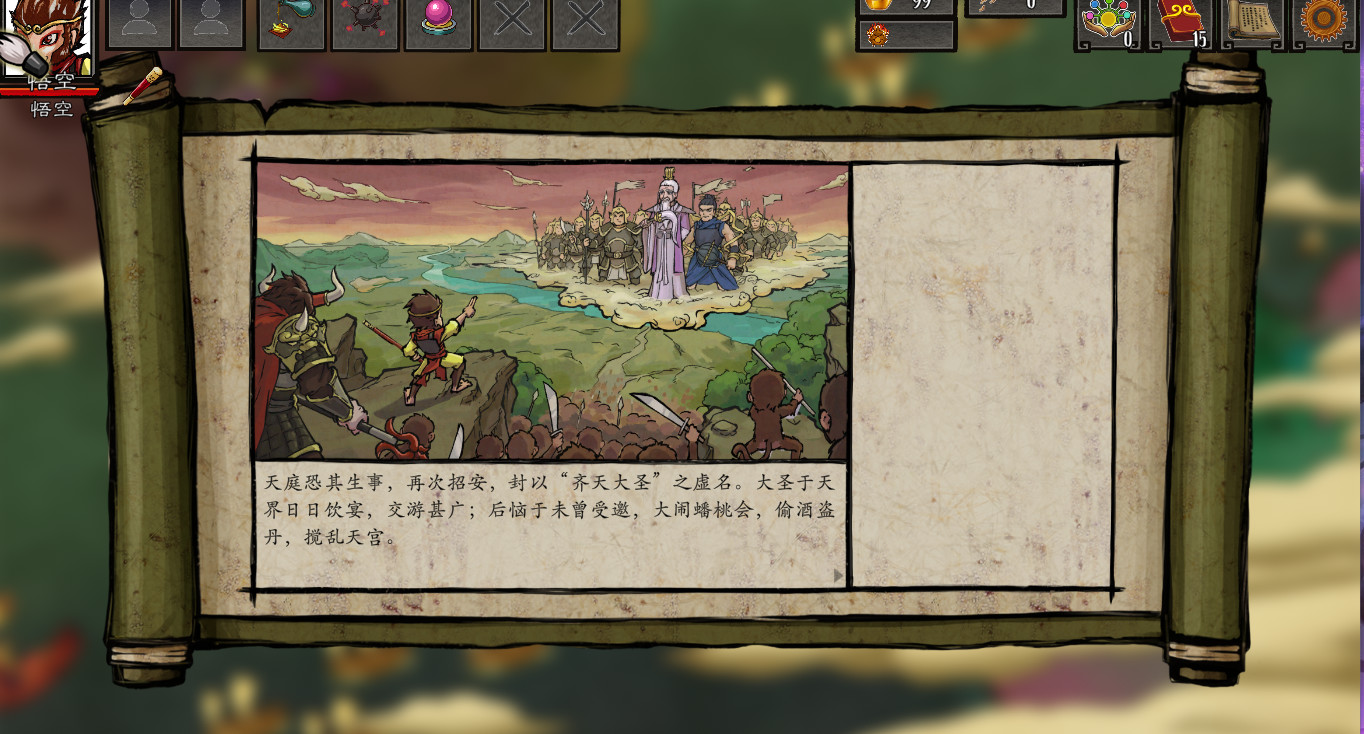Click the second X empty item slot
The height and width of the screenshot is (734, 1364).
pos(586,25)
